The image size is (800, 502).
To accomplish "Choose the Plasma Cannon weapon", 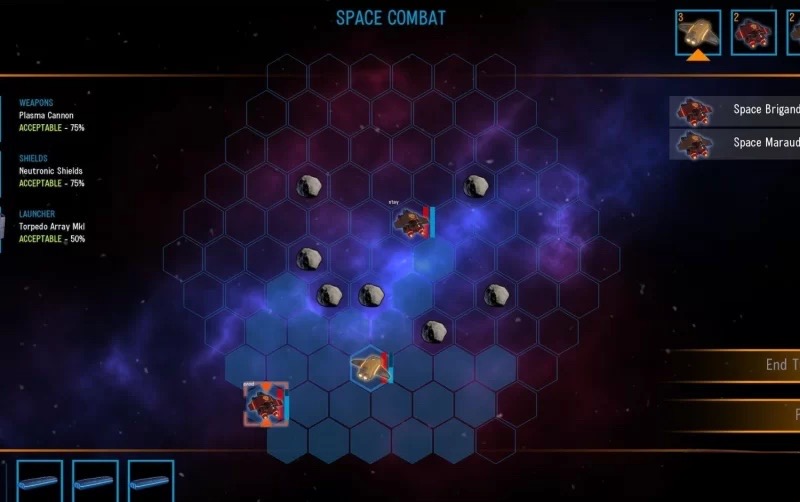I will pos(47,115).
